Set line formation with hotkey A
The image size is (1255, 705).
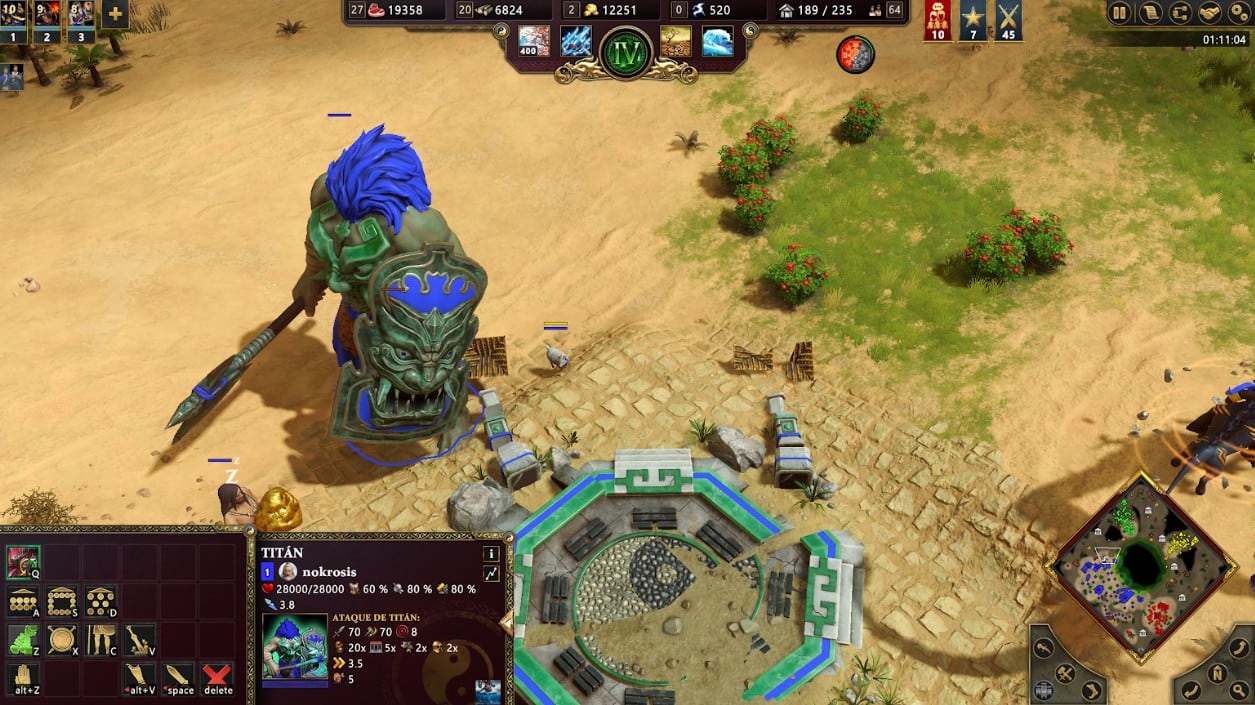point(23,601)
